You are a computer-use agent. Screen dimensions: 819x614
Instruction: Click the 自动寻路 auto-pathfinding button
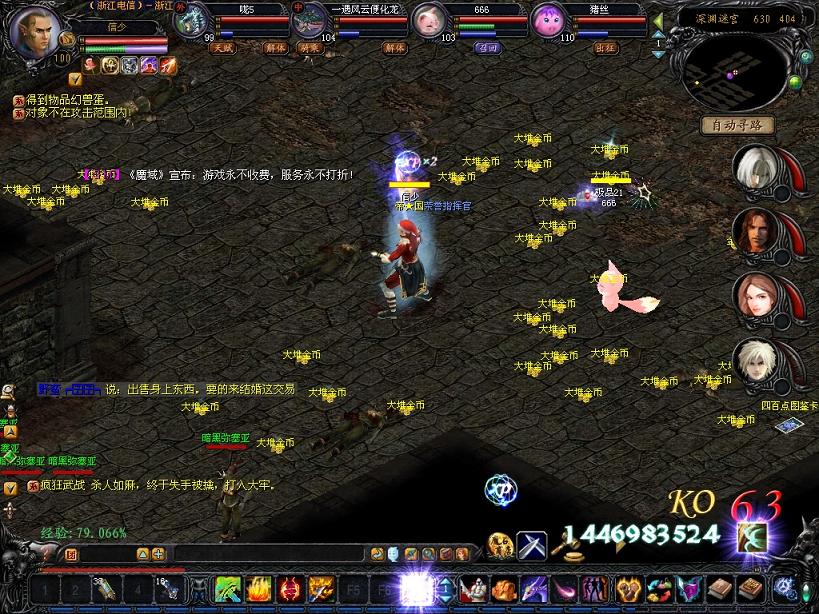pos(738,125)
